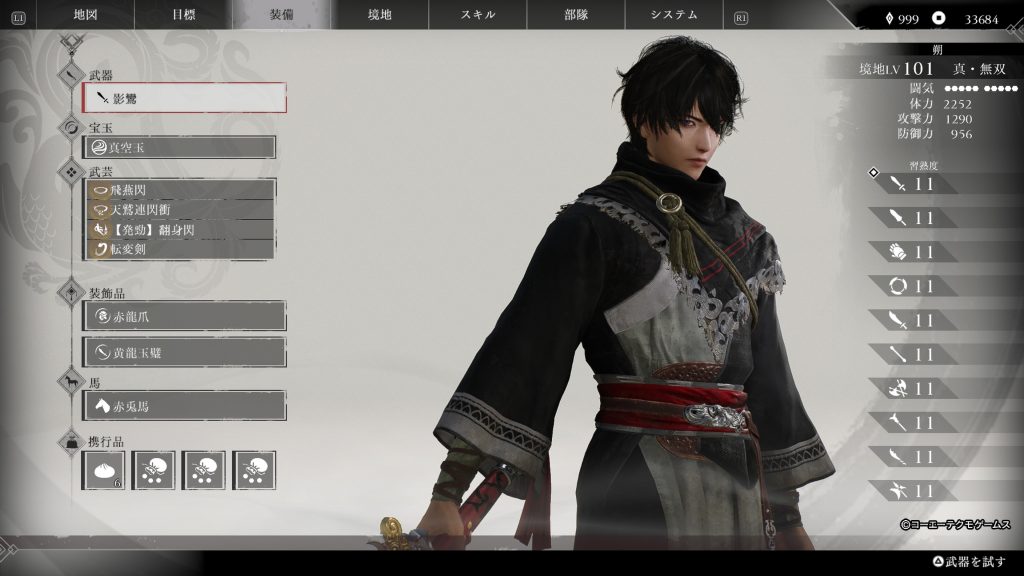1024x576 pixels.
Task: Select the 飛燕閃 battle art
Action: 180,189
